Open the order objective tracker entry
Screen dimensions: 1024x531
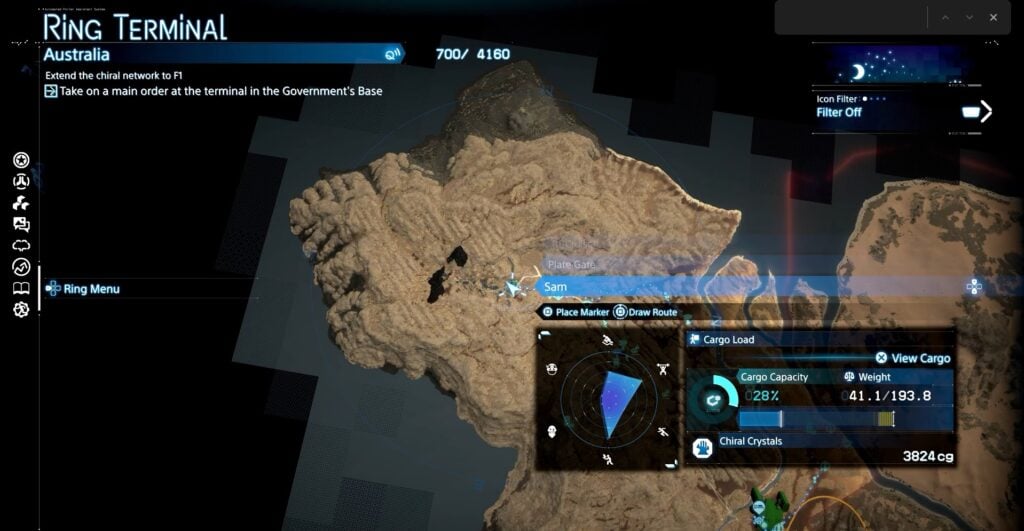pos(215,91)
